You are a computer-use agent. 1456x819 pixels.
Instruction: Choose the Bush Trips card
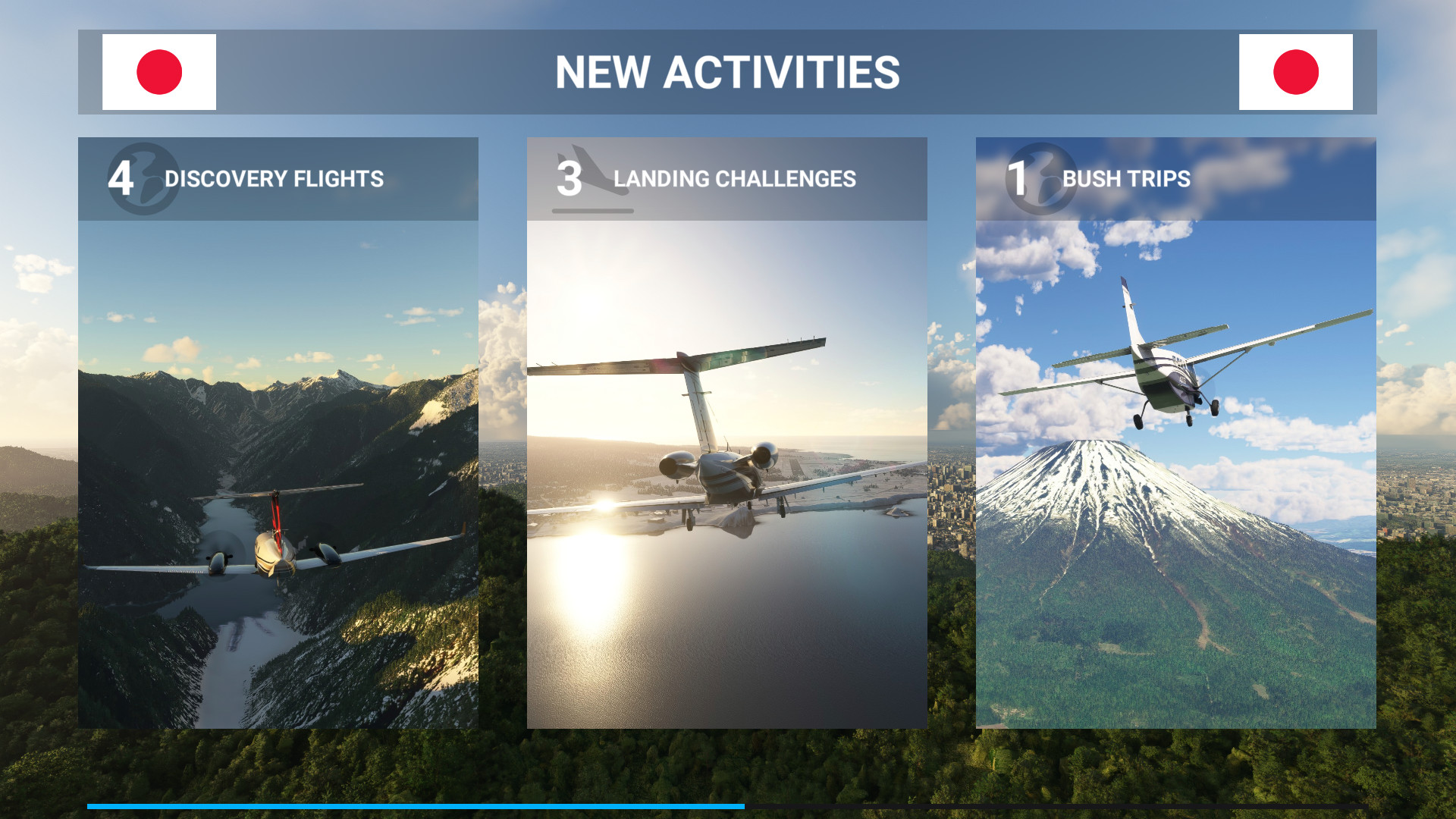point(1175,432)
